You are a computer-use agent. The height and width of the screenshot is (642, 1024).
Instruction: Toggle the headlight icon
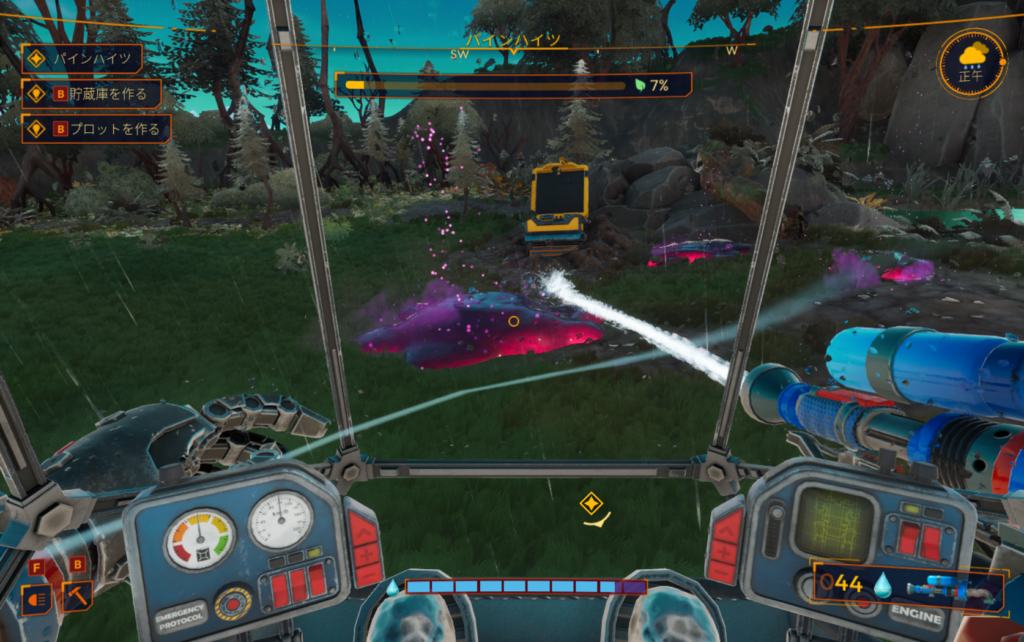[x=36, y=598]
